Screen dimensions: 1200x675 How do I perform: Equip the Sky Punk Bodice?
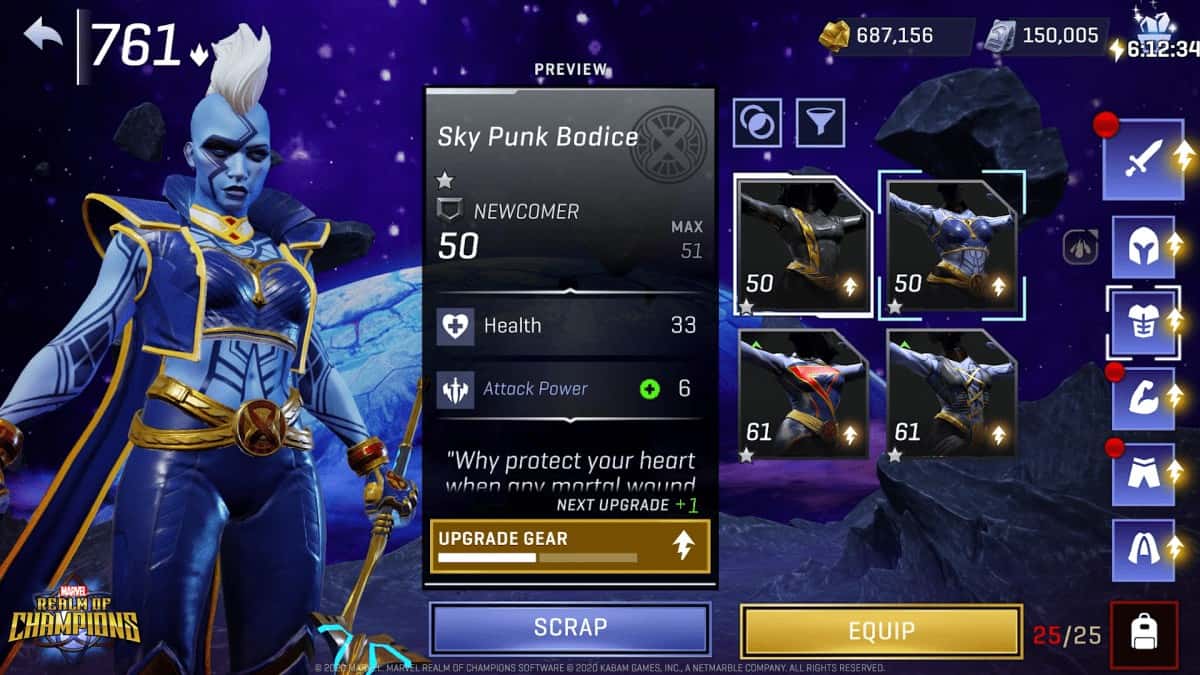[x=881, y=630]
